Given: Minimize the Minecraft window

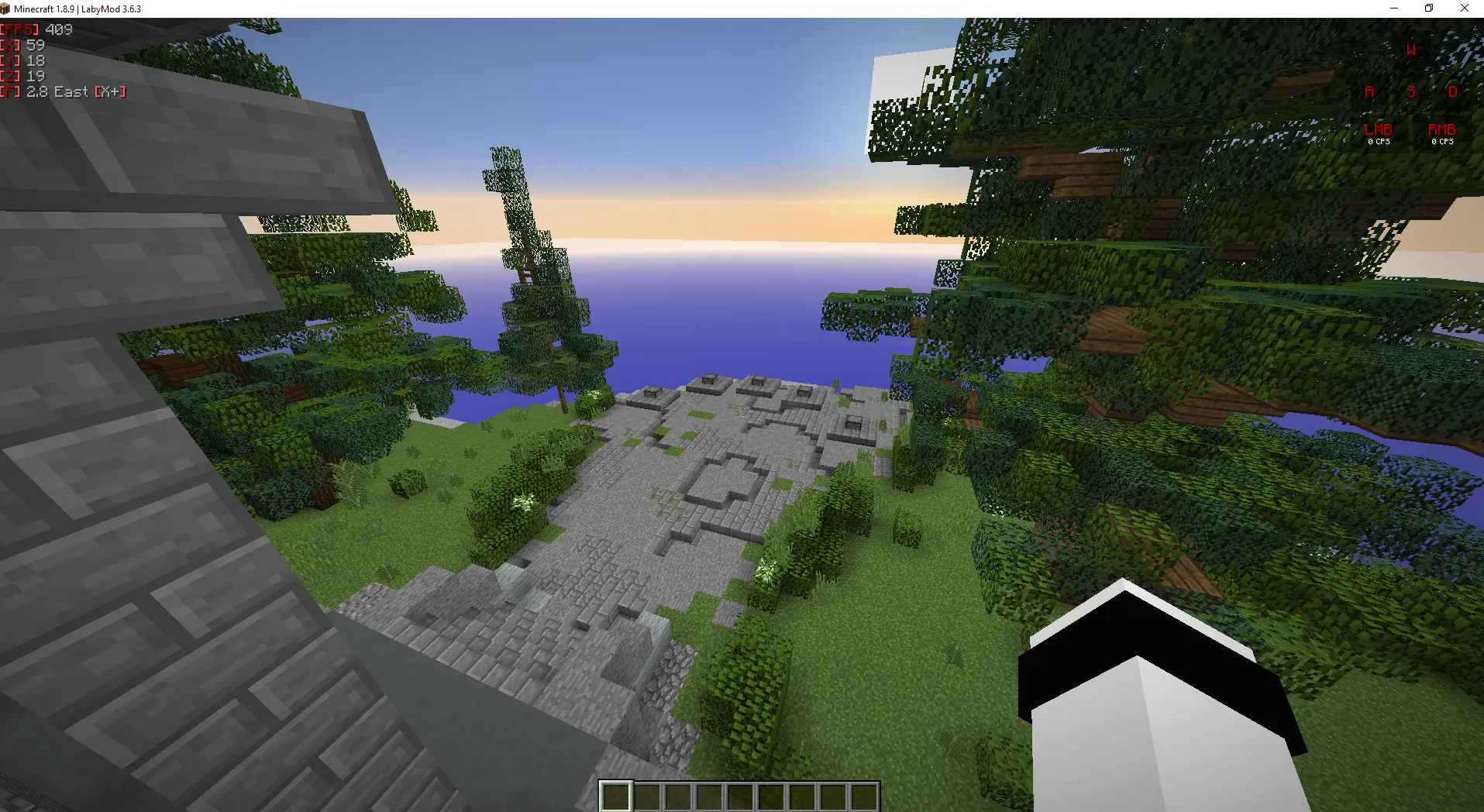Looking at the screenshot, I should pyautogui.click(x=1394, y=9).
